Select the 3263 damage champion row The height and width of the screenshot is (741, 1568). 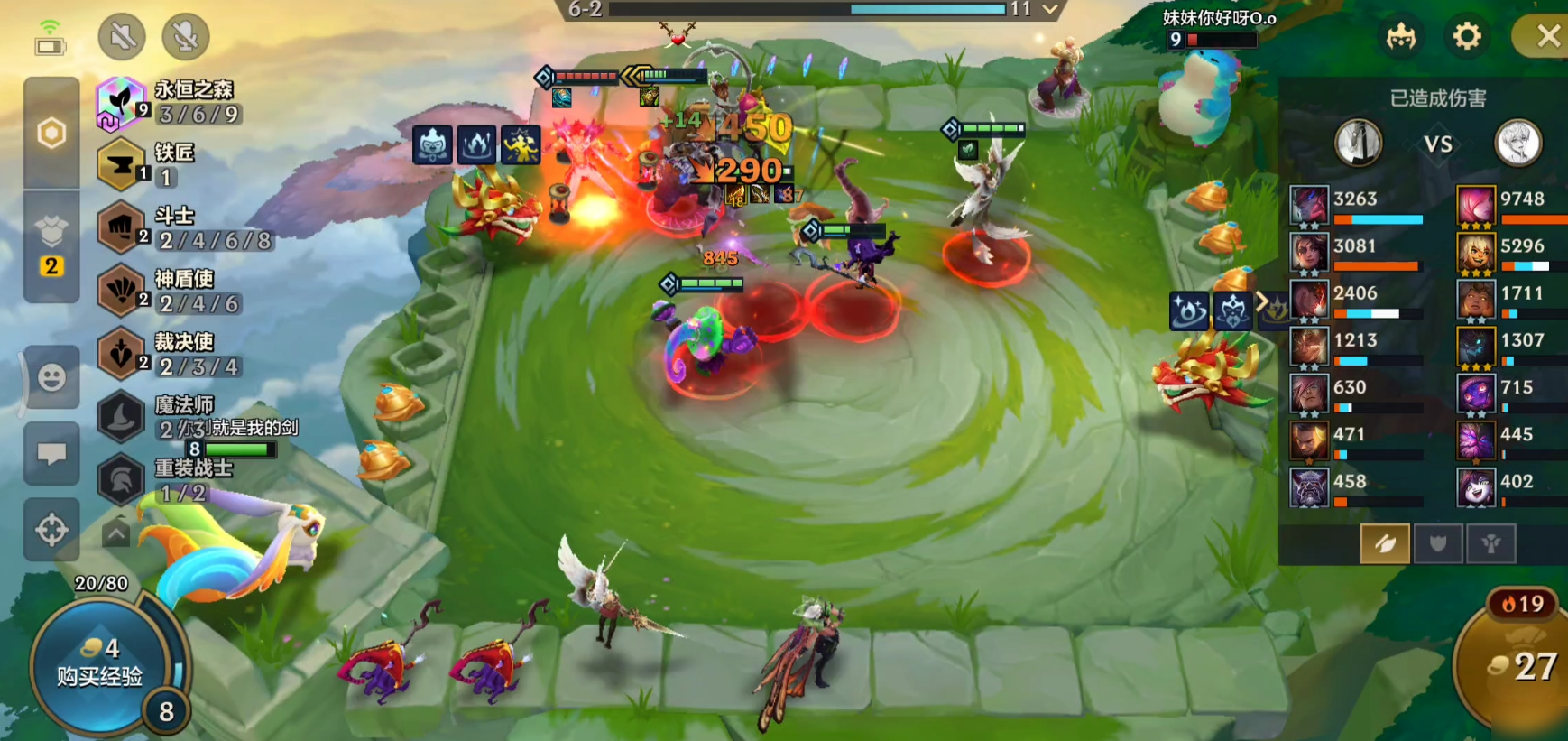click(x=1357, y=206)
